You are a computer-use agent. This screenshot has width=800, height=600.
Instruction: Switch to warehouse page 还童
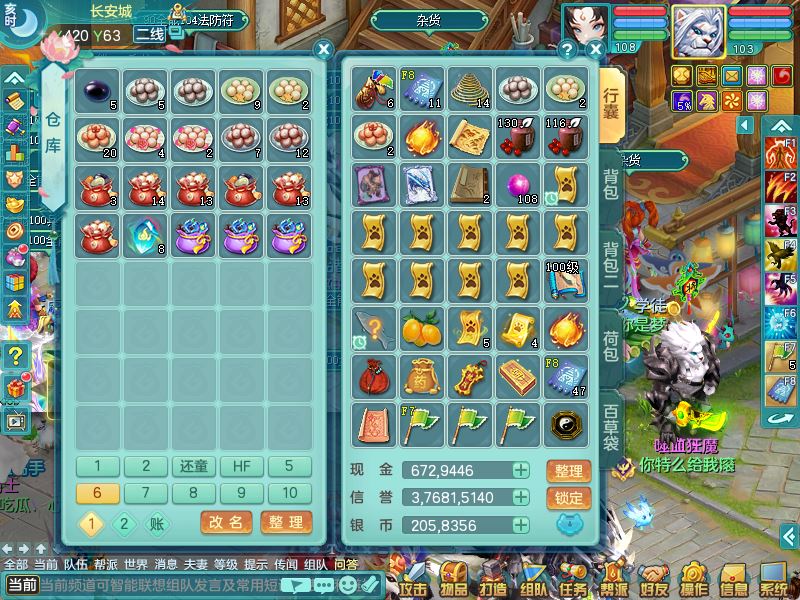click(x=194, y=466)
